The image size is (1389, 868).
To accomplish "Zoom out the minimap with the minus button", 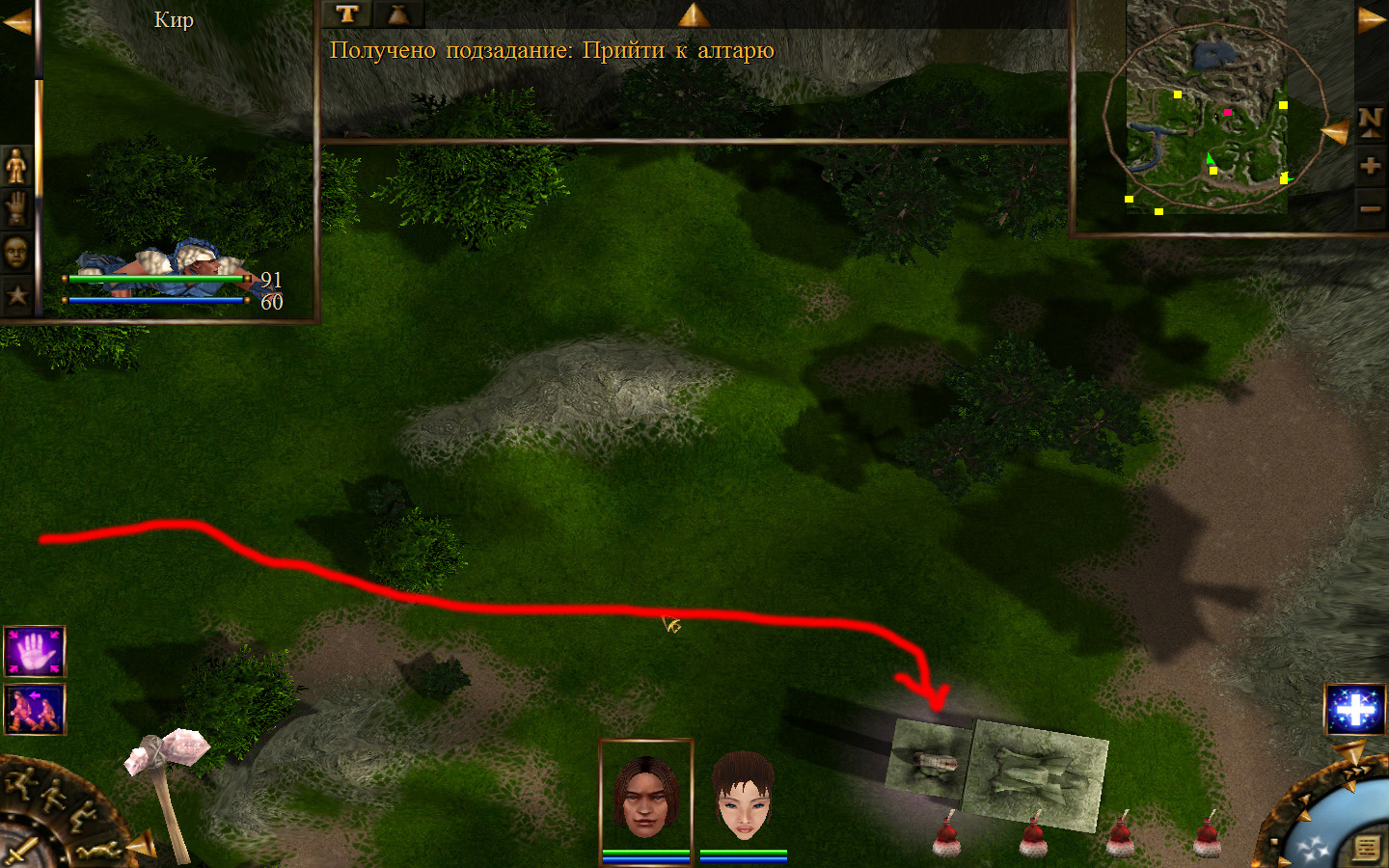I will click(1370, 208).
